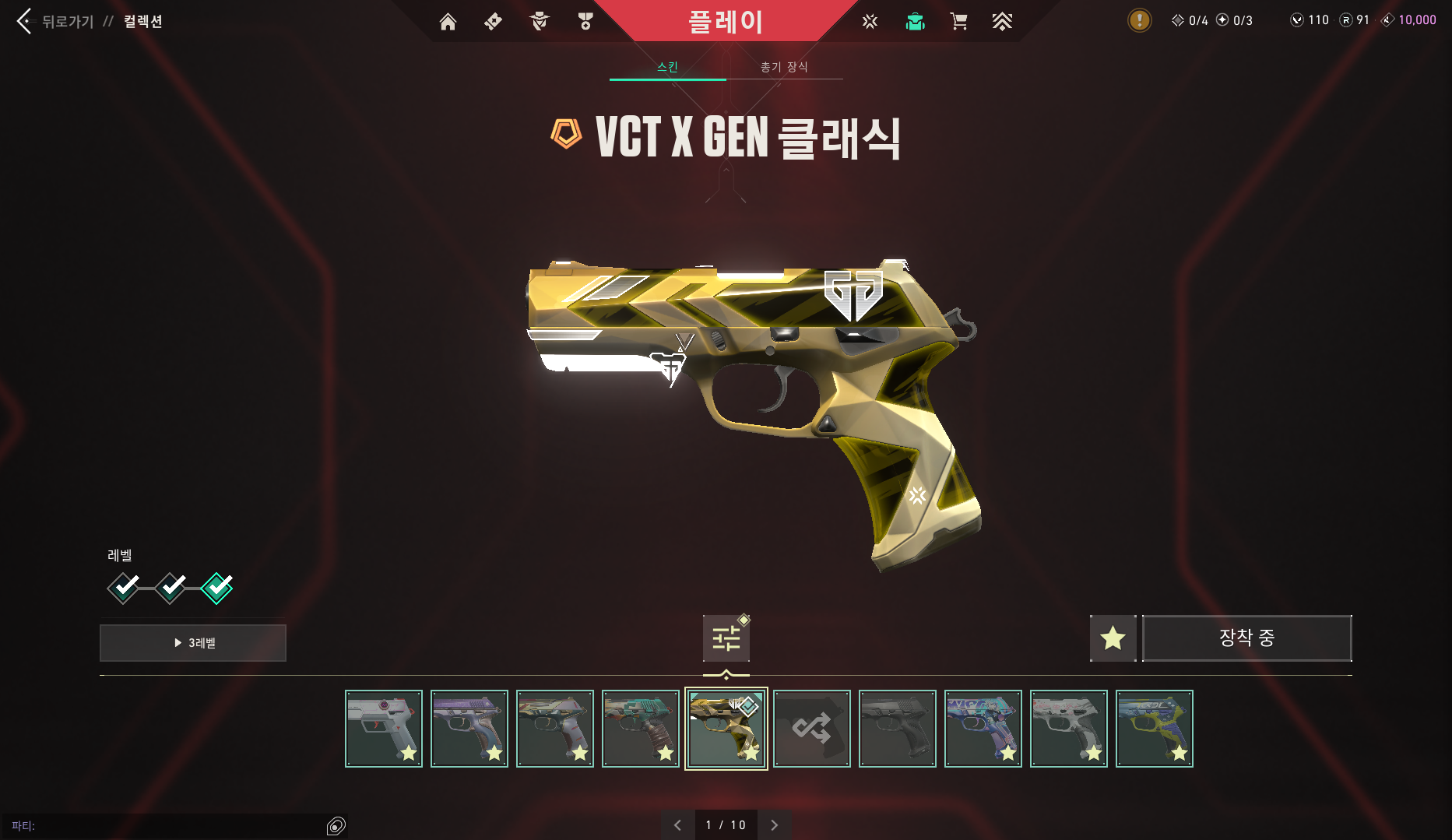This screenshot has height=840, width=1452.
Task: Open the Premier icon in top bar
Action: point(1003,22)
